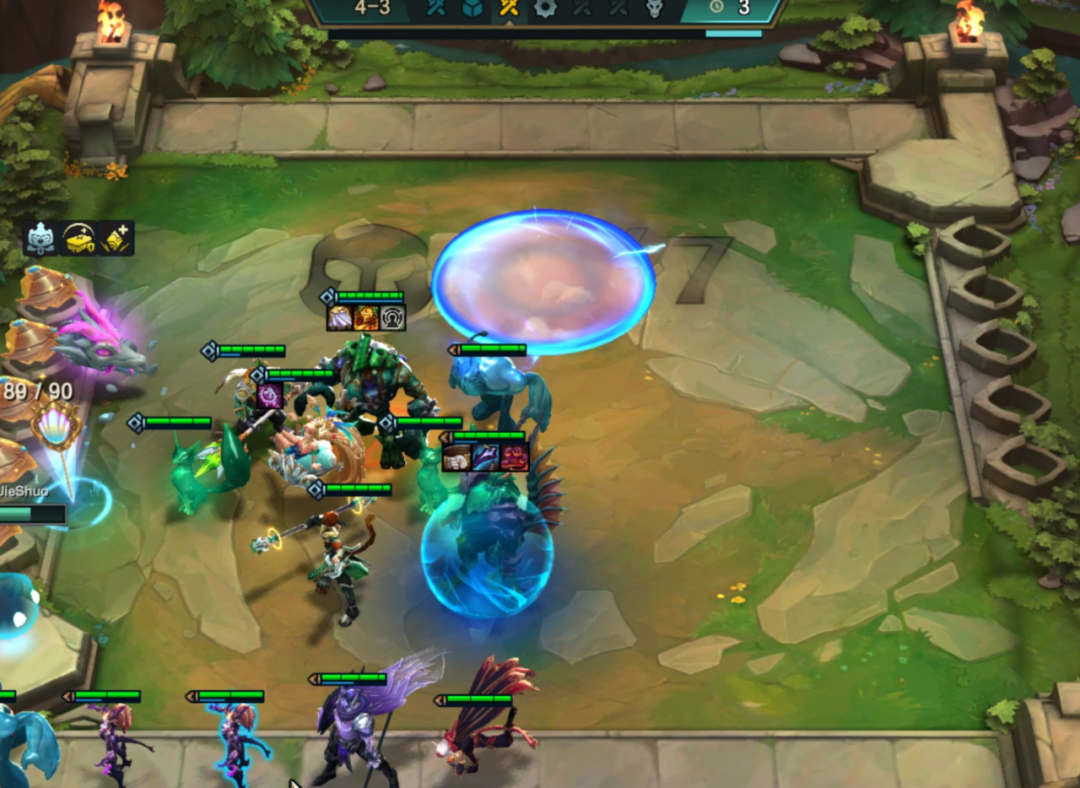Open the golden treasure chest augment
Image resolution: width=1080 pixels, height=788 pixels.
[x=79, y=238]
